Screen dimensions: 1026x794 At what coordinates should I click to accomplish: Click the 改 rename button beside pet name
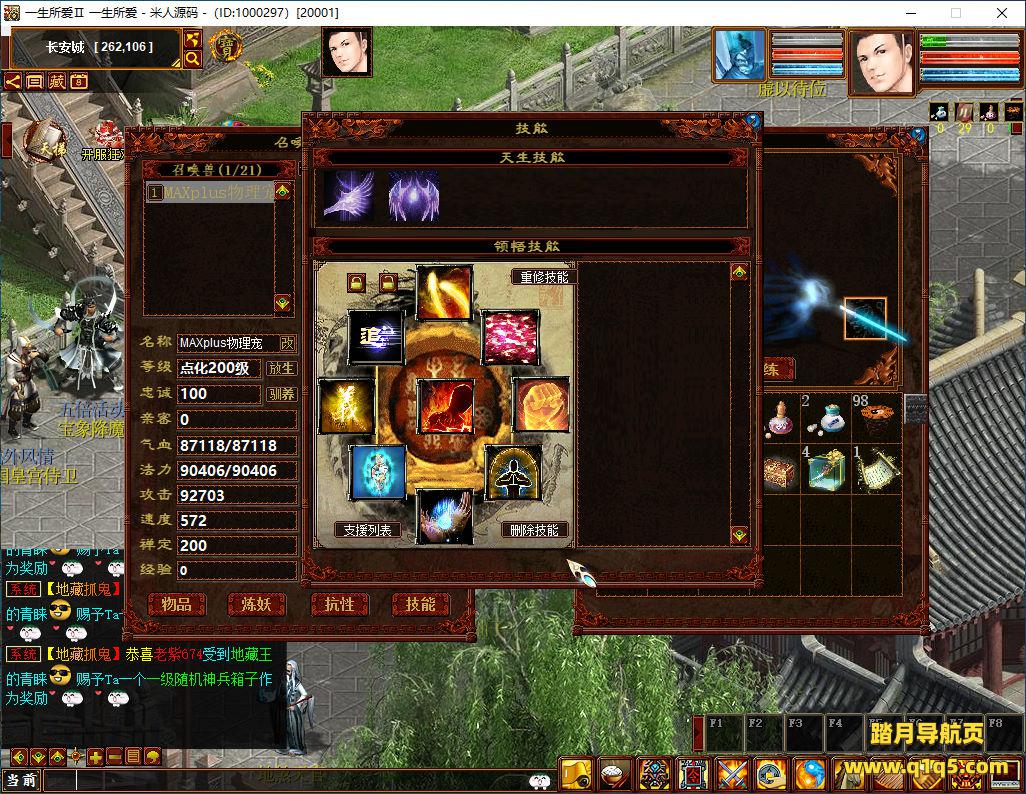(x=287, y=343)
